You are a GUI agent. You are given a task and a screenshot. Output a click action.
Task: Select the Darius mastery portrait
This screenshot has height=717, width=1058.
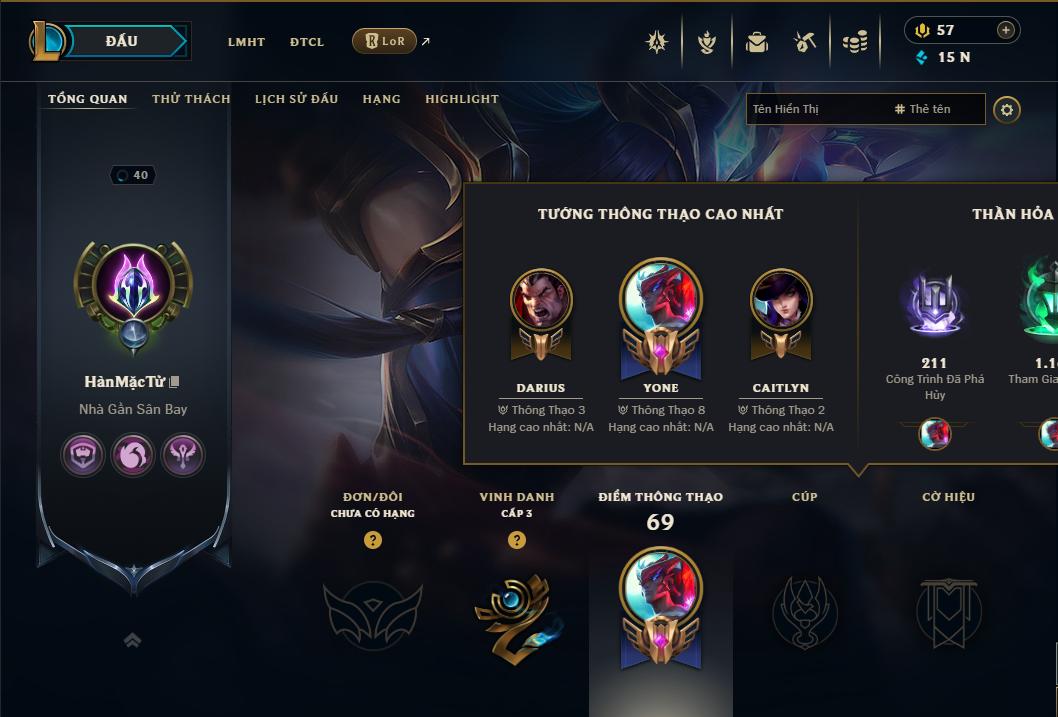click(541, 300)
